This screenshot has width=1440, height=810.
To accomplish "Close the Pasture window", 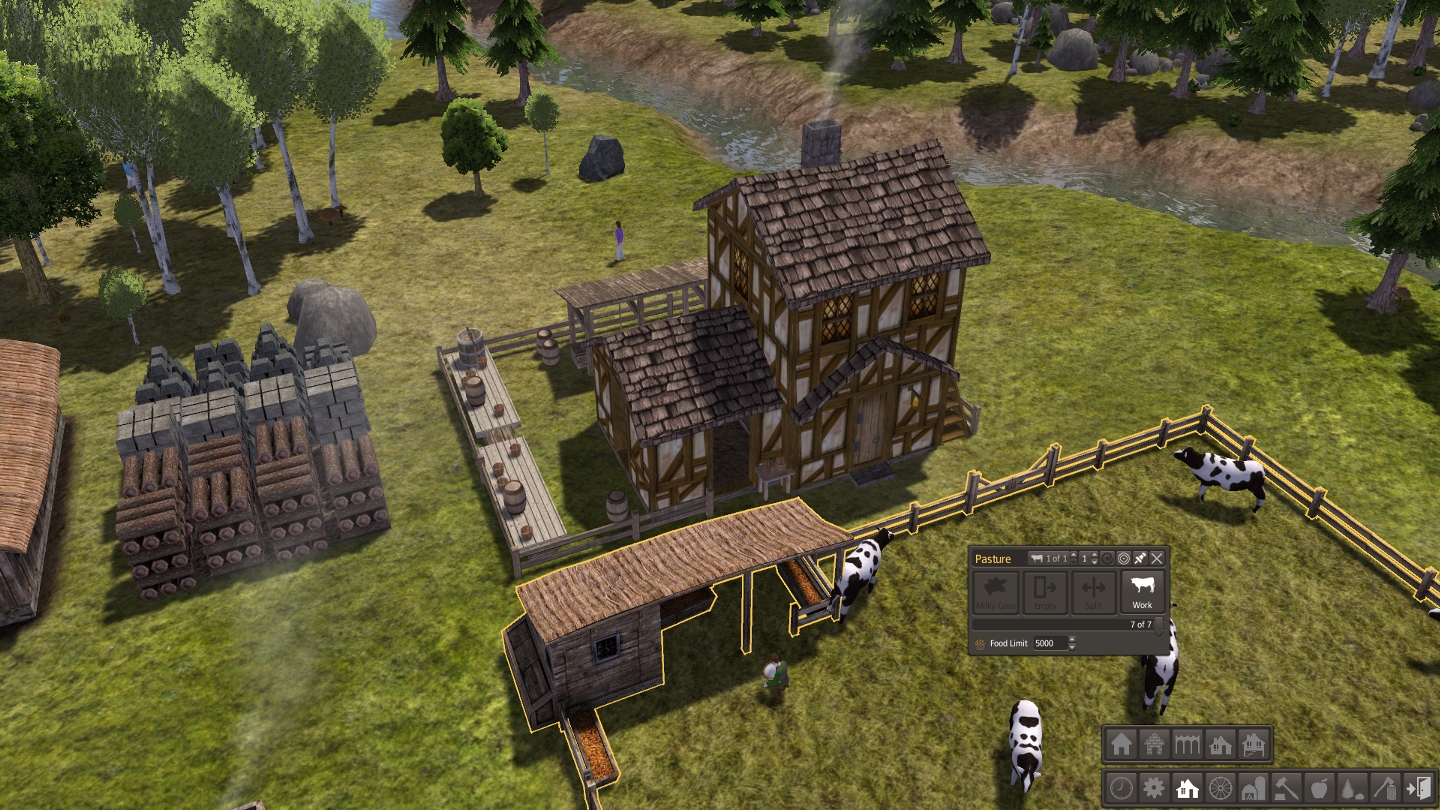I will click(x=1157, y=558).
